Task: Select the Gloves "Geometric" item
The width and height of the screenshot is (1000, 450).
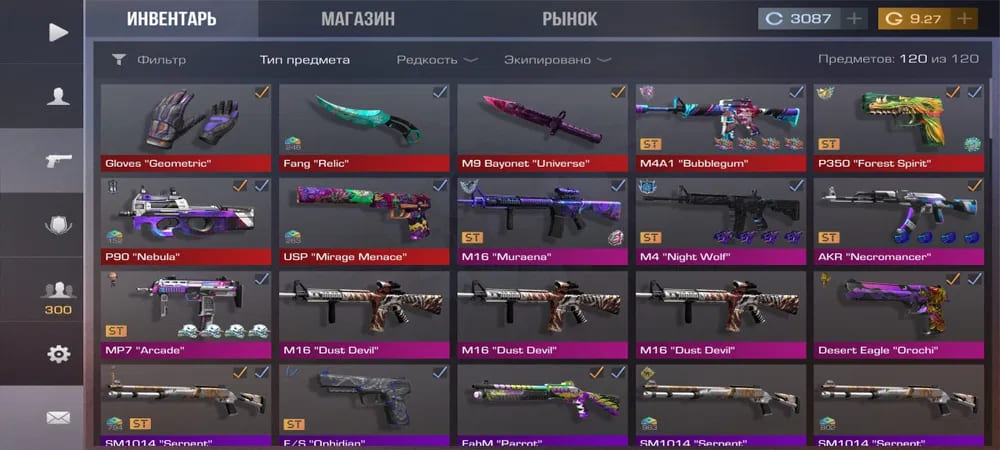Action: [x=186, y=127]
